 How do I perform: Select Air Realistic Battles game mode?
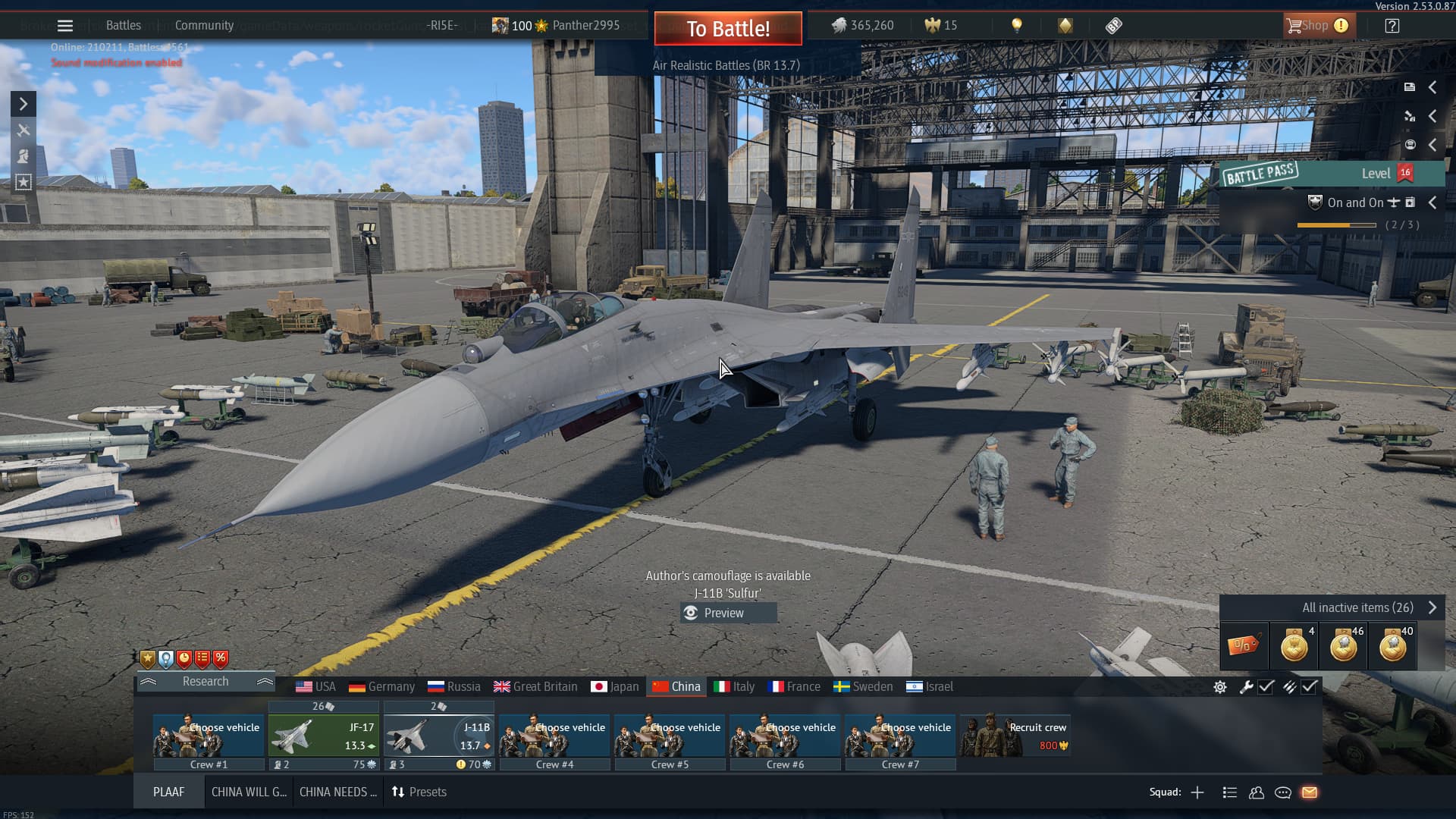(726, 65)
